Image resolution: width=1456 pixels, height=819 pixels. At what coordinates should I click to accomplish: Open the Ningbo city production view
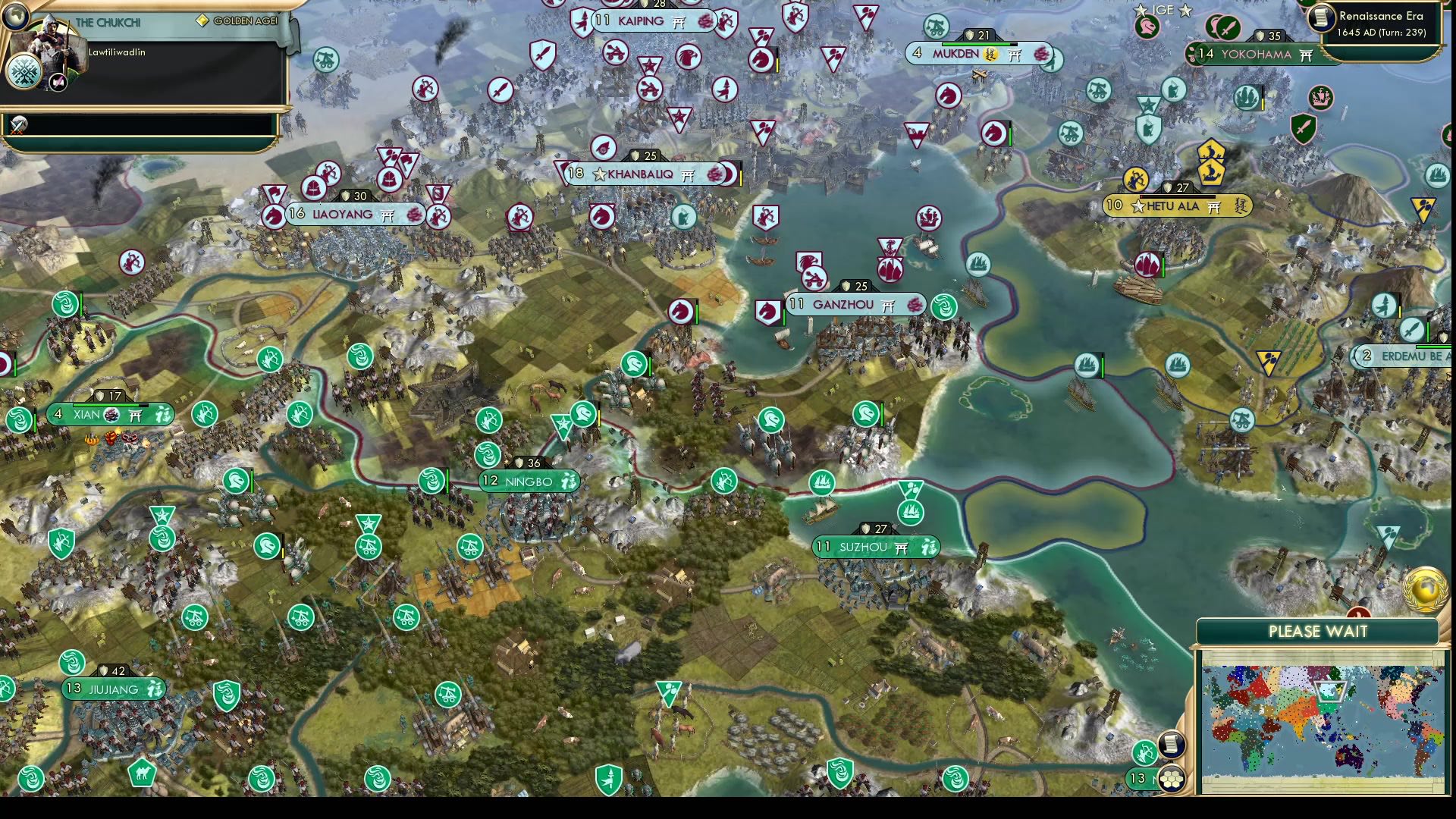pyautogui.click(x=529, y=480)
